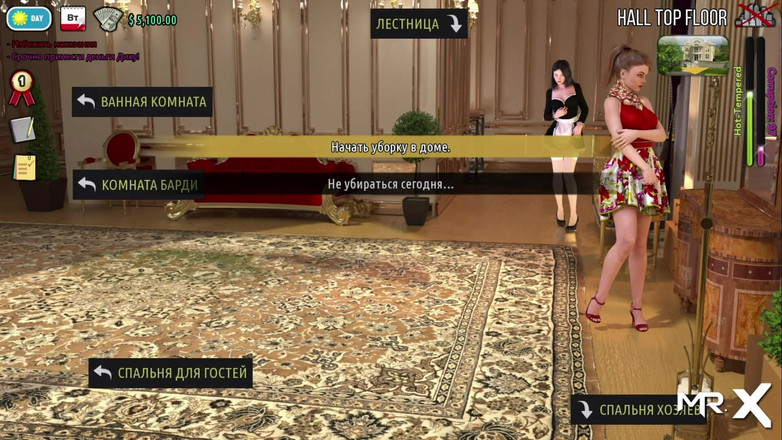Image resolution: width=782 pixels, height=440 pixels.
Task: Click the crossed-out city icon
Action: tap(754, 15)
